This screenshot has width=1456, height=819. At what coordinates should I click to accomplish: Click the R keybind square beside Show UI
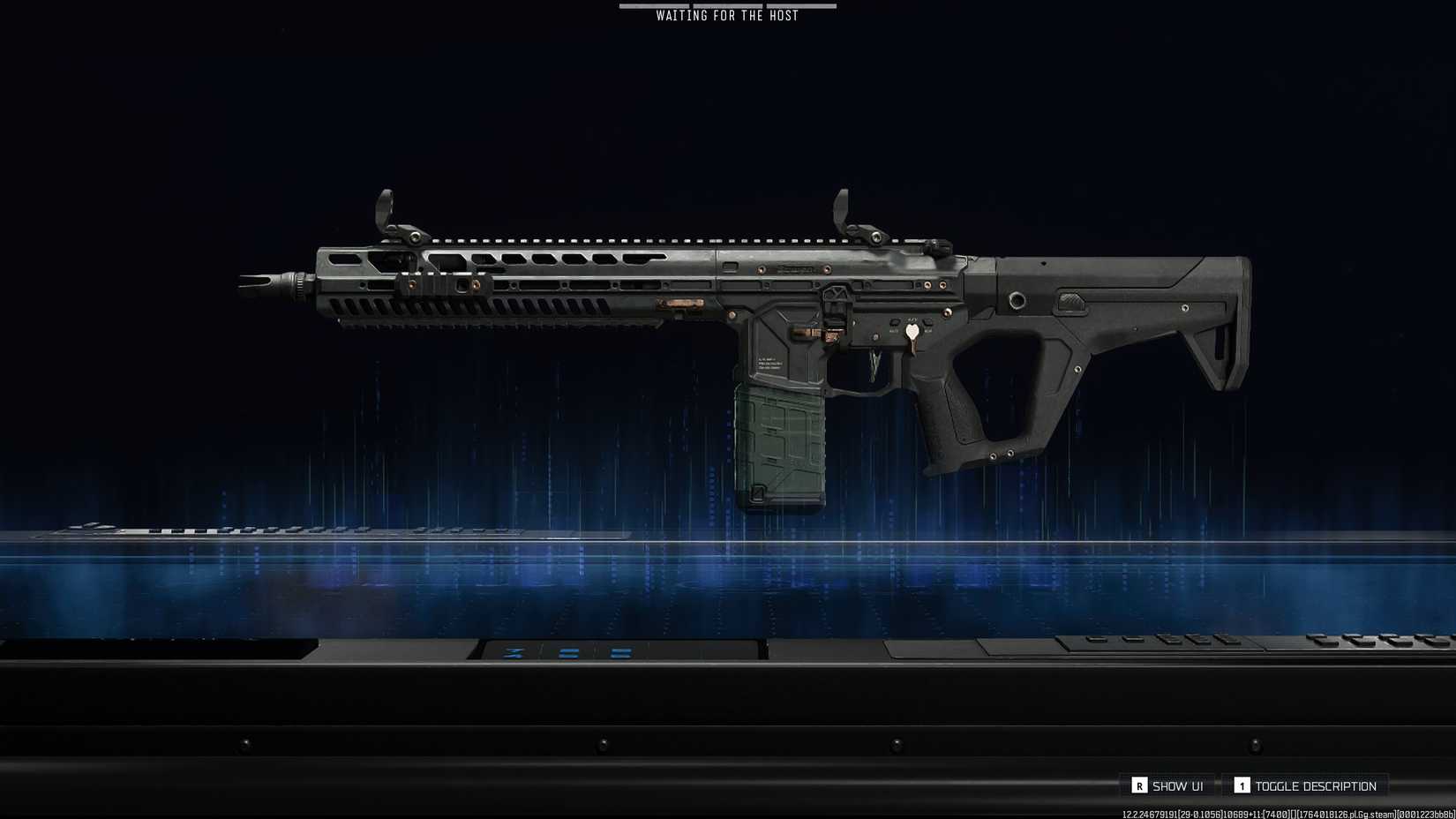click(1141, 785)
